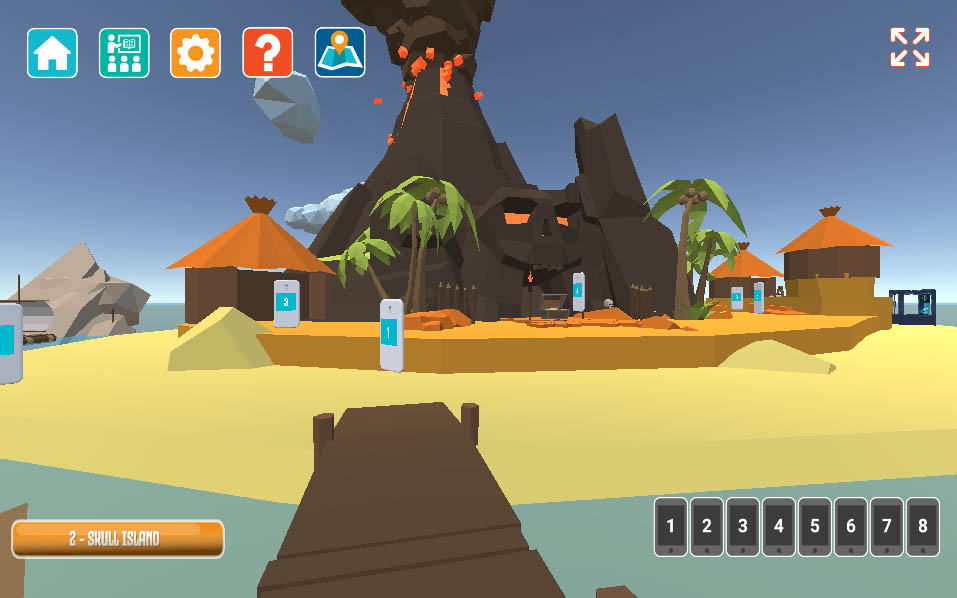Go to the home screen
The height and width of the screenshot is (598, 957).
(52, 53)
